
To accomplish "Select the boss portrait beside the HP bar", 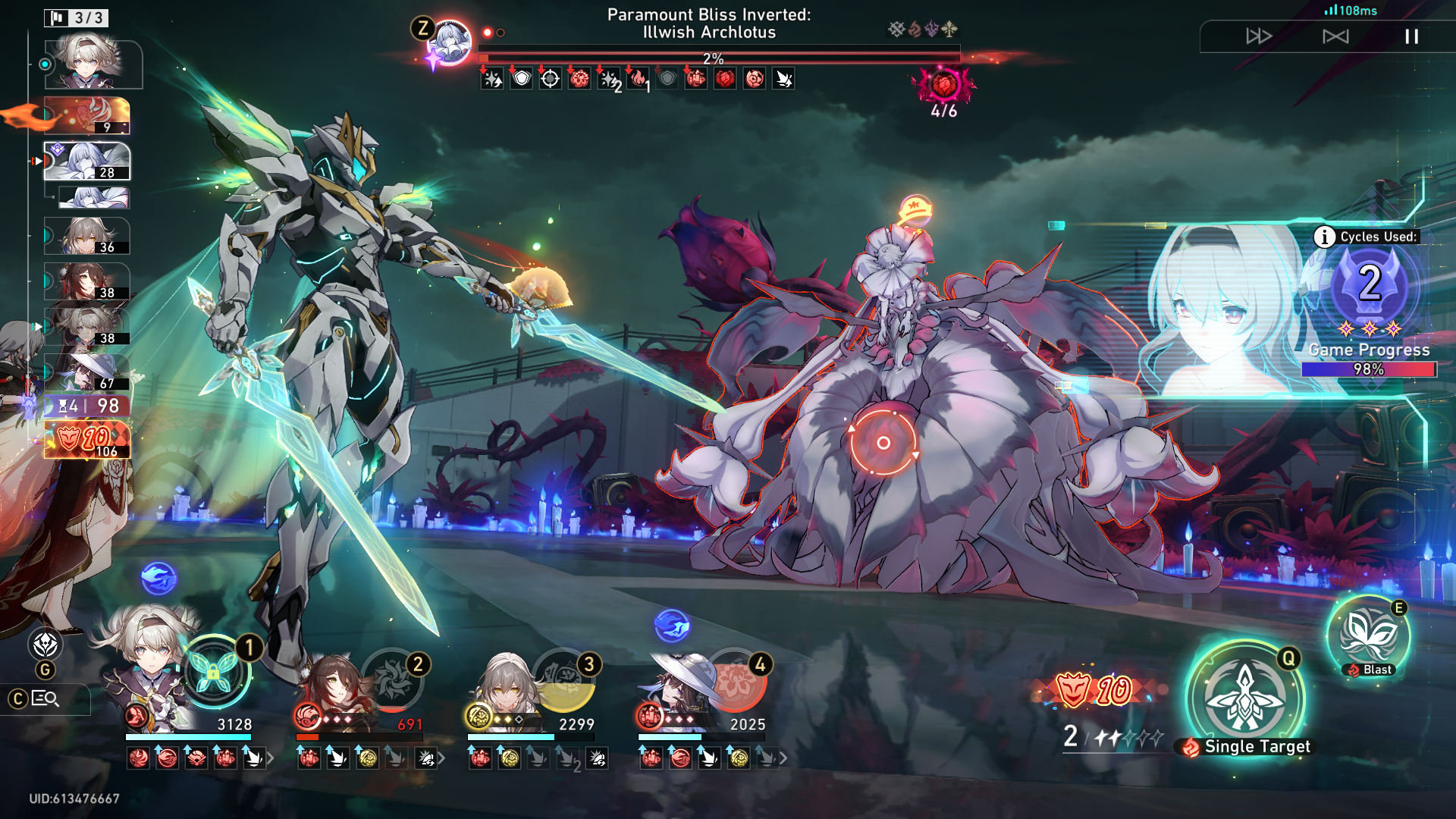I will [x=450, y=42].
